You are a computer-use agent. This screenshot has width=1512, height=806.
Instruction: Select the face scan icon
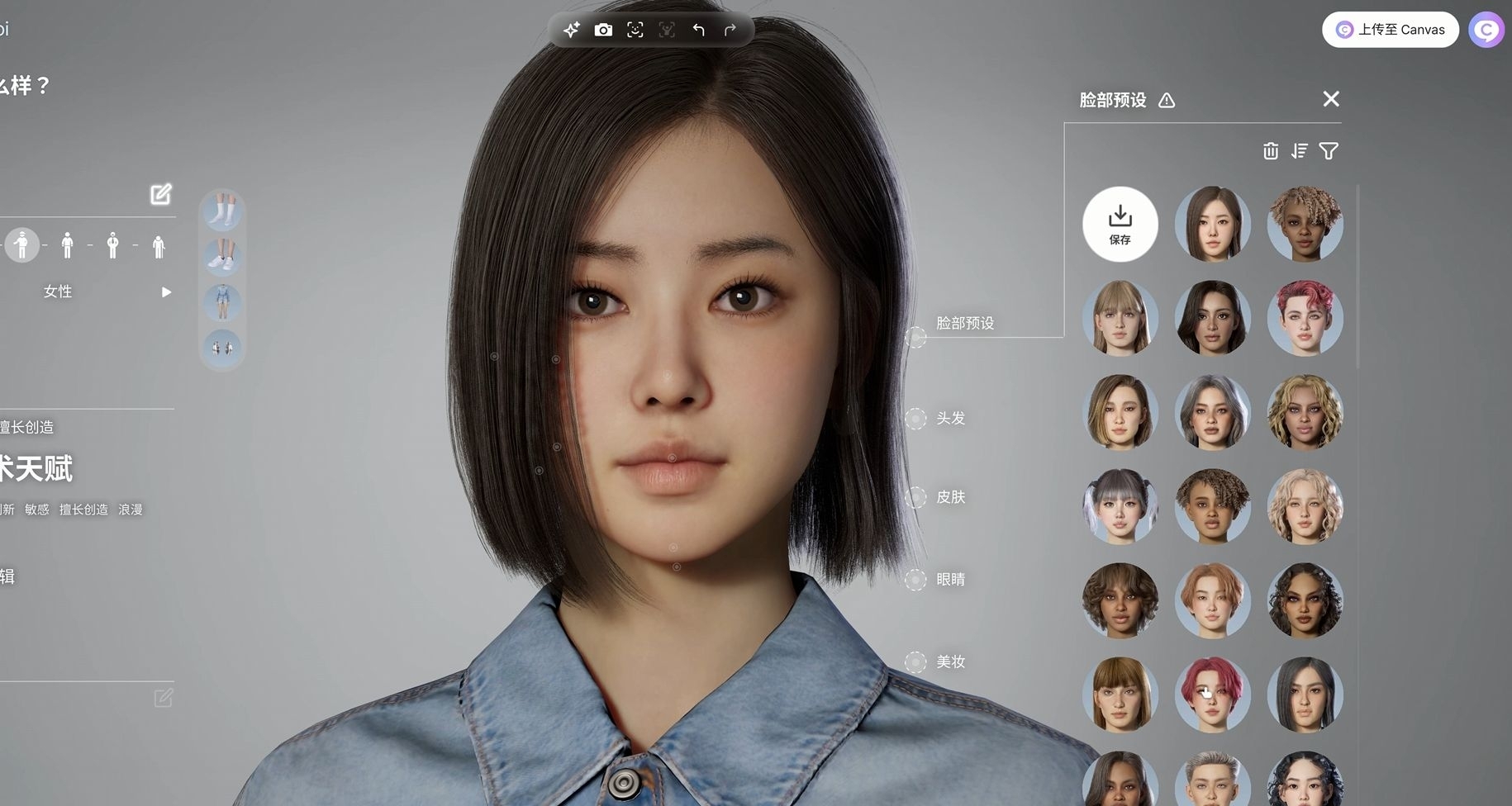pyautogui.click(x=635, y=29)
